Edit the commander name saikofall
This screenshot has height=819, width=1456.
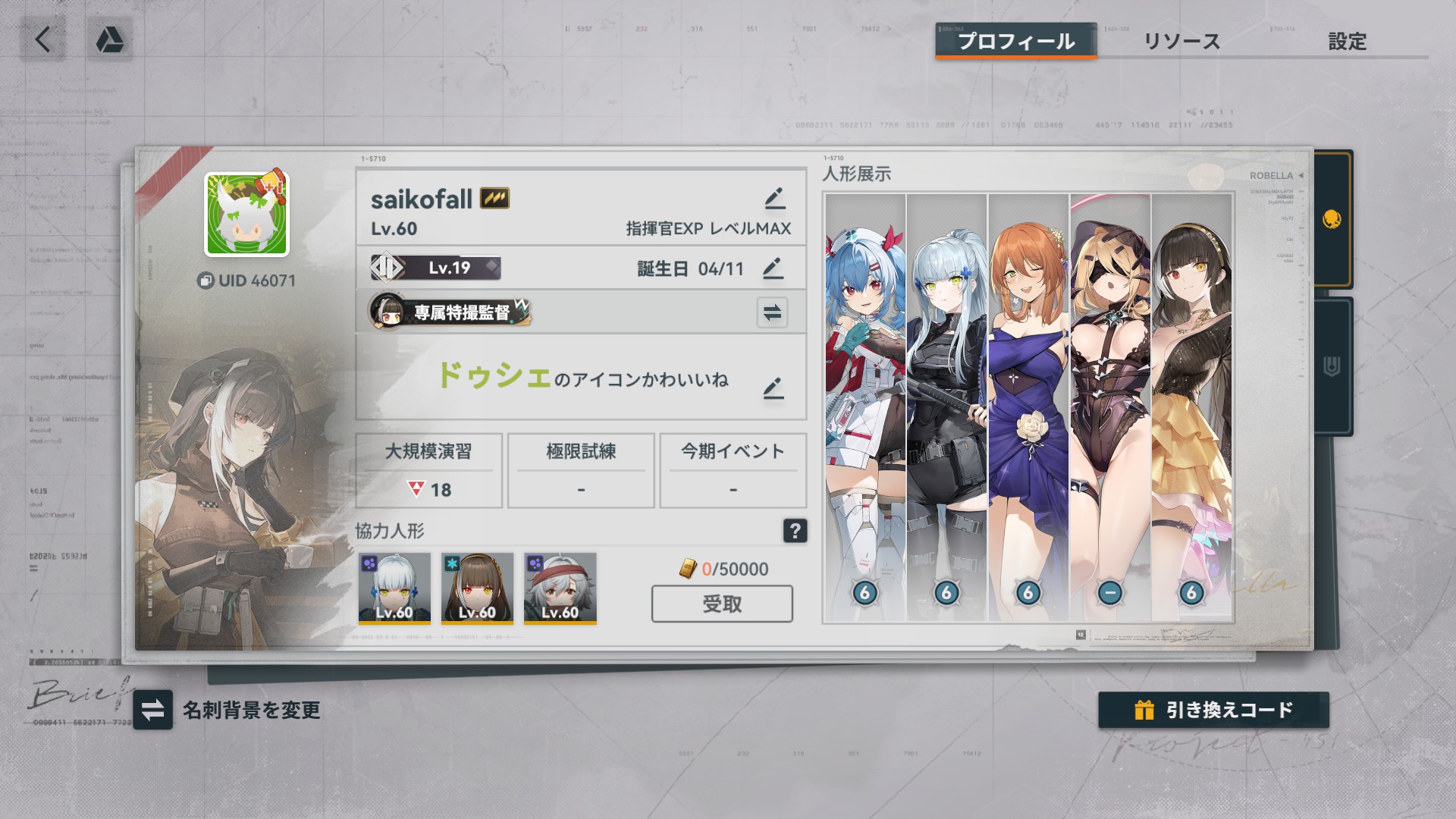tap(774, 199)
